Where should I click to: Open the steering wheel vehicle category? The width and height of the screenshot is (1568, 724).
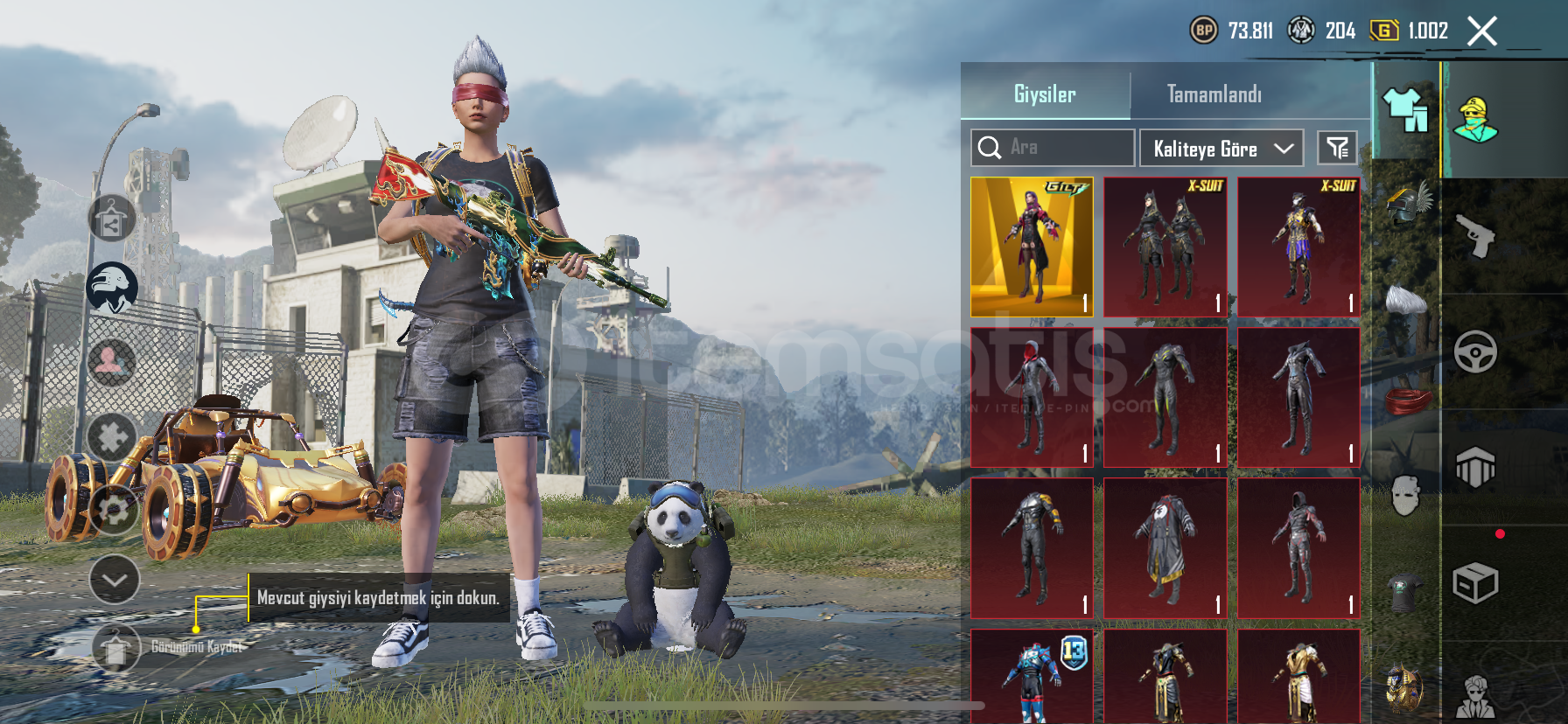[x=1475, y=352]
